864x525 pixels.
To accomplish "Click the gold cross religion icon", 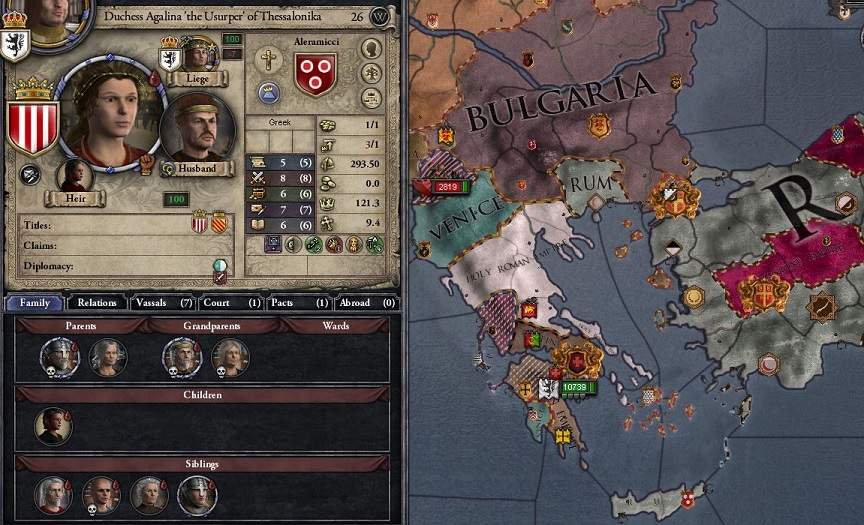I will (x=268, y=59).
